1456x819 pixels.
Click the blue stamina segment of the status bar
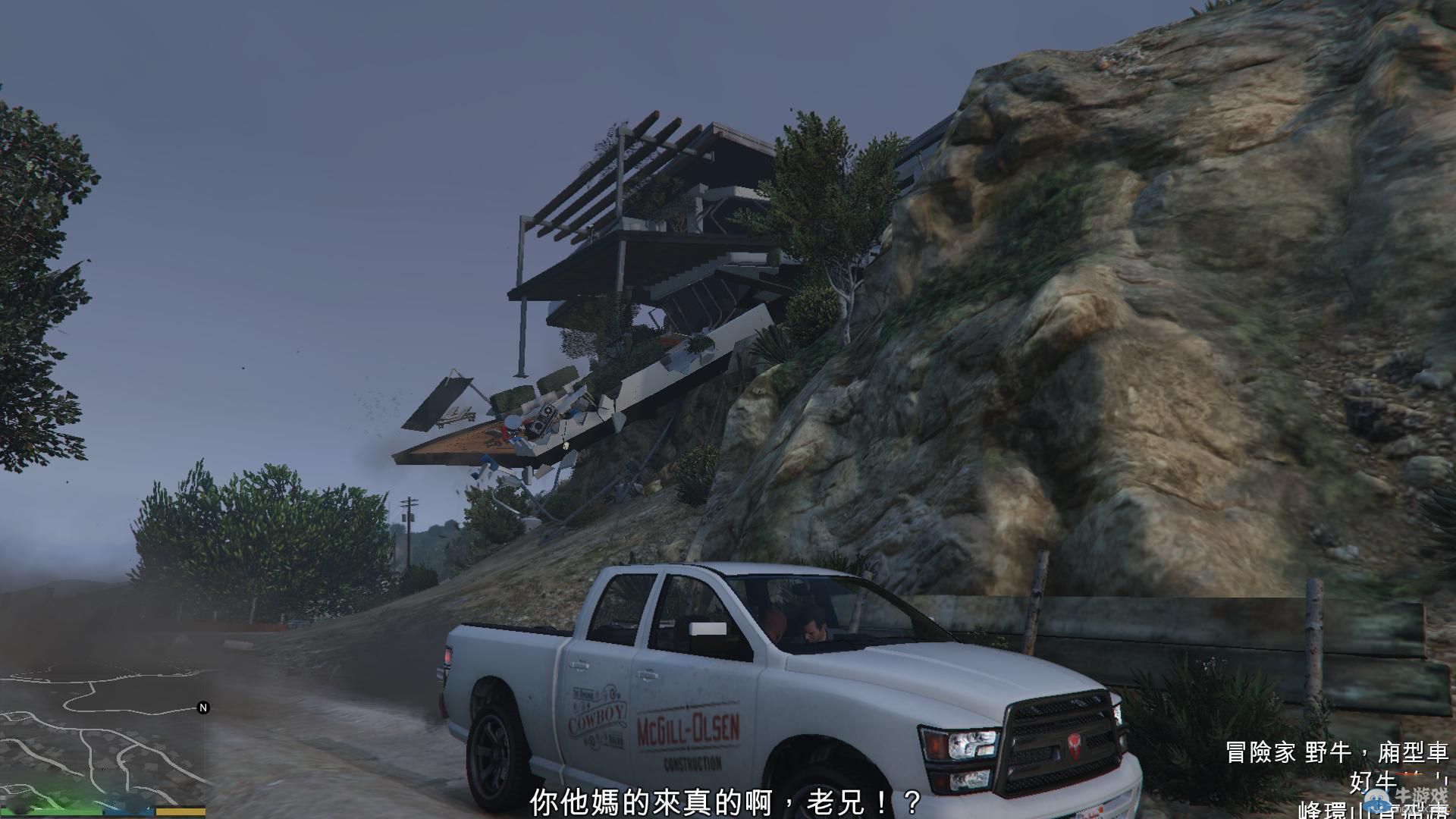click(129, 811)
